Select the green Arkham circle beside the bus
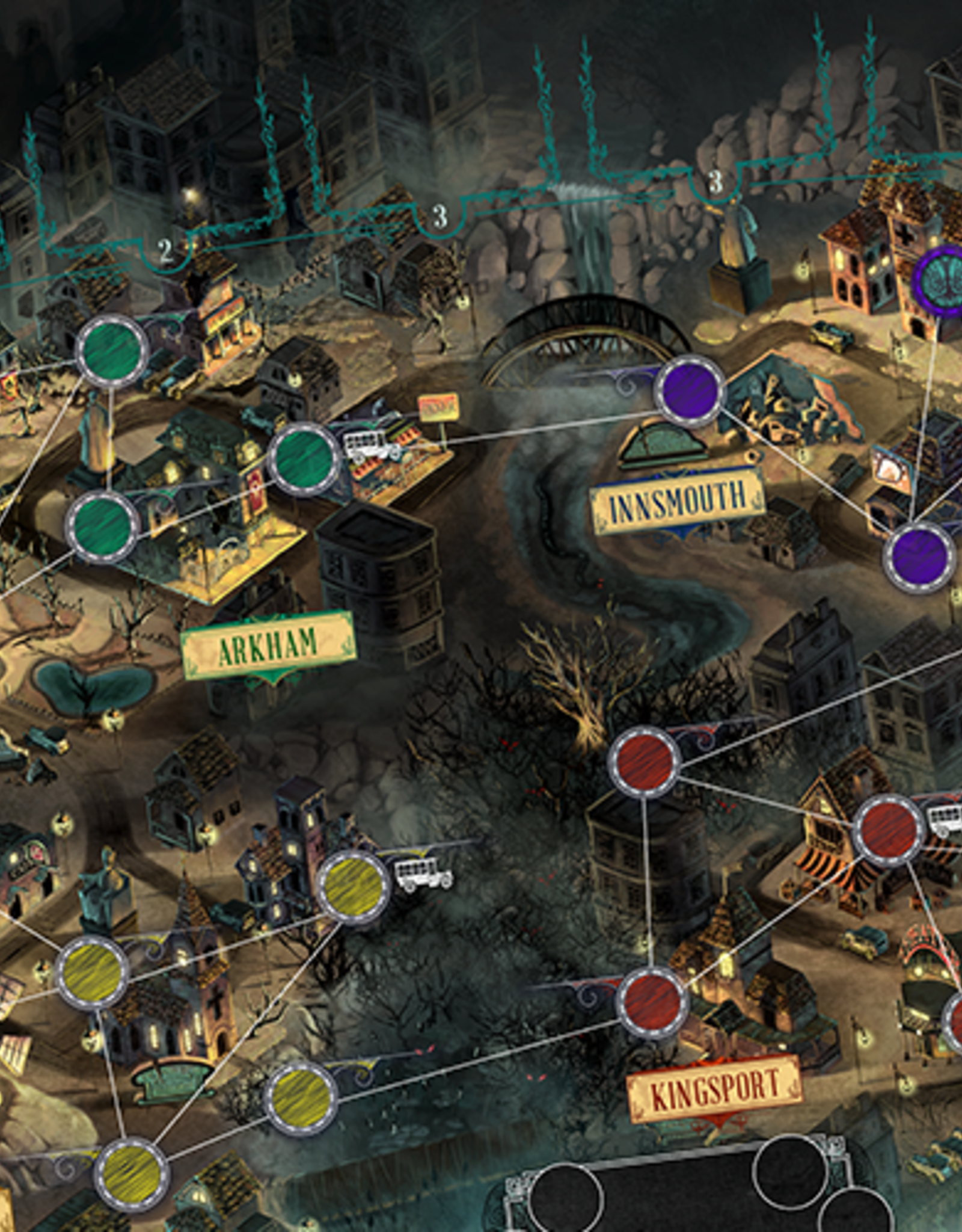The width and height of the screenshot is (962, 1232). [x=303, y=459]
